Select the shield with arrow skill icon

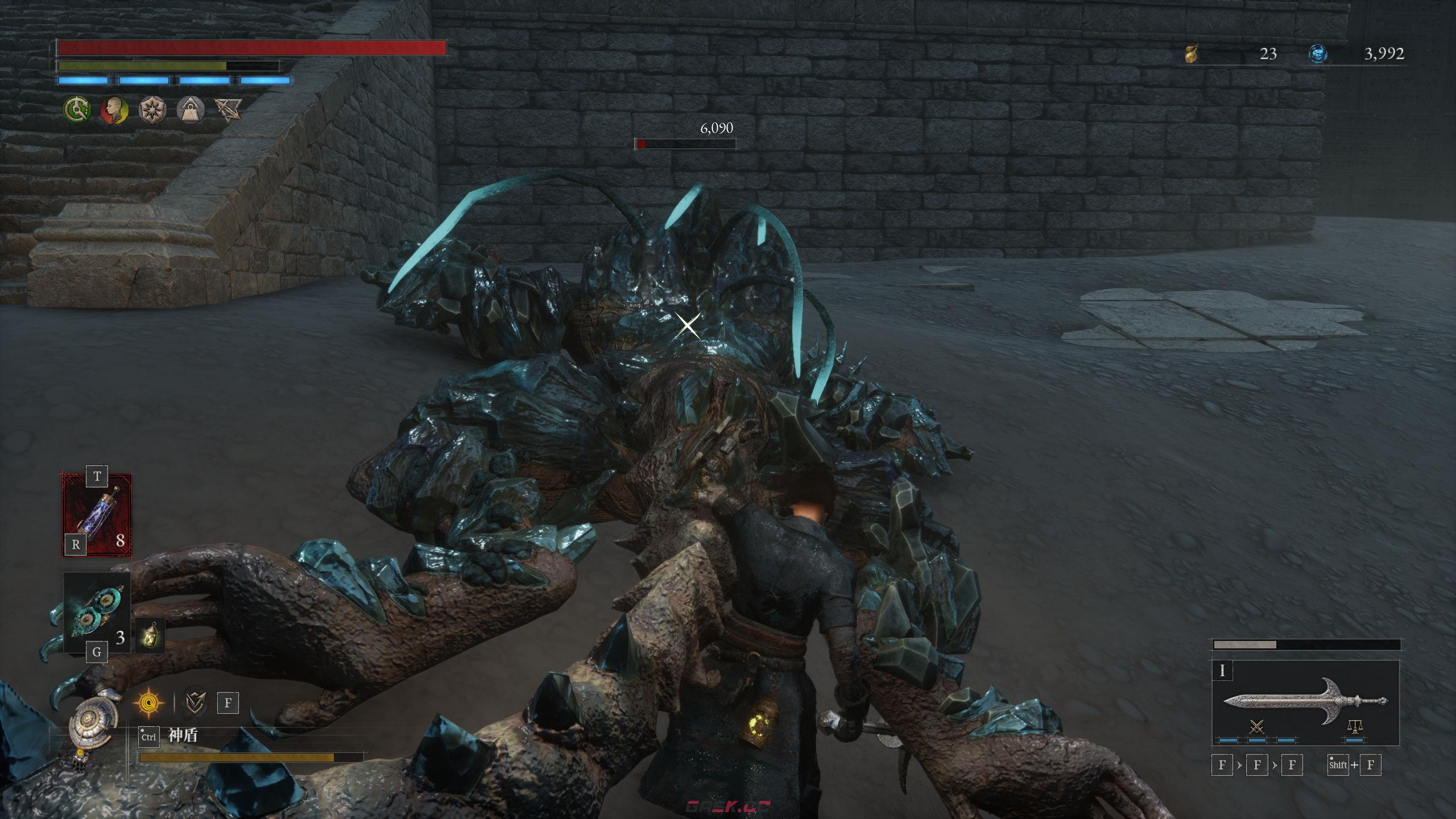click(x=195, y=702)
